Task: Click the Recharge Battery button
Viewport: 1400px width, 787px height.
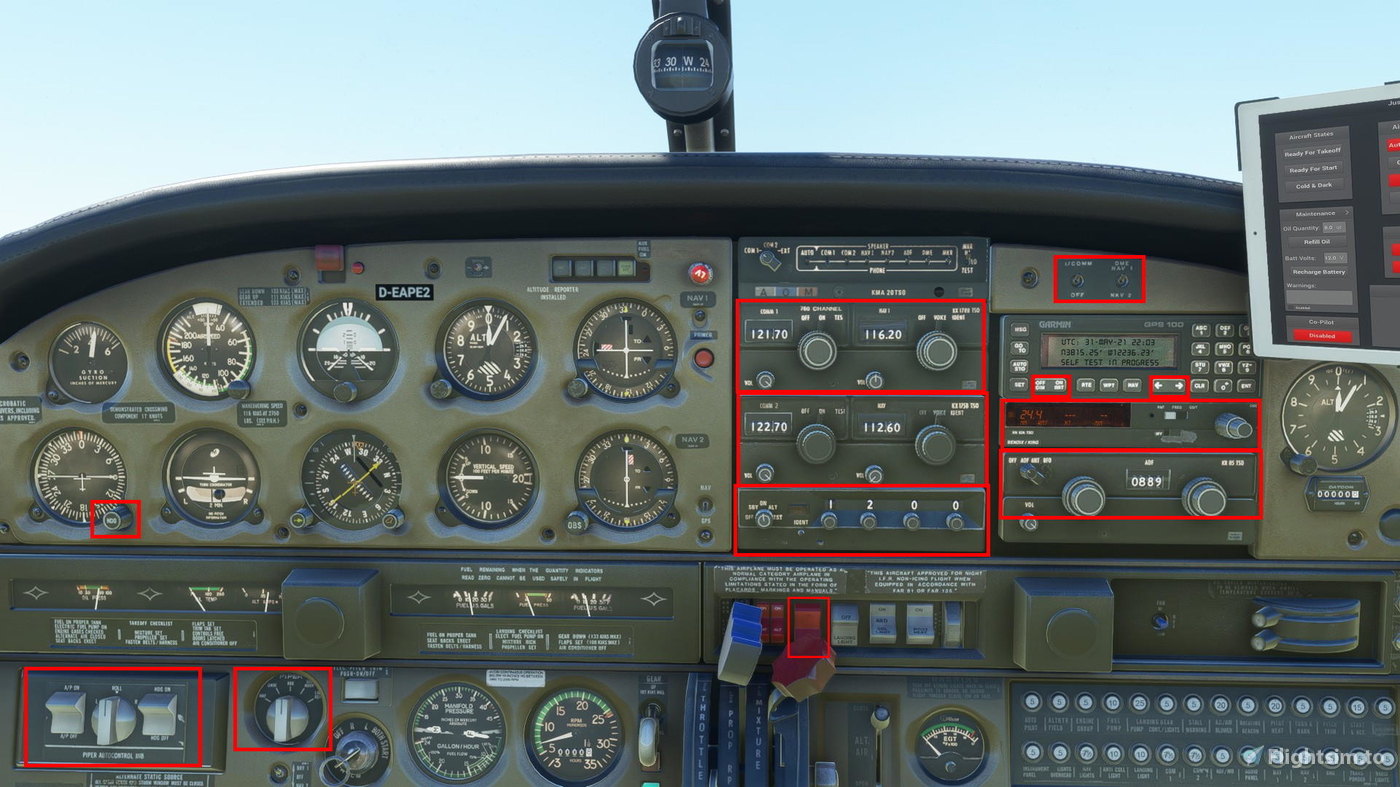Action: [x=1319, y=272]
